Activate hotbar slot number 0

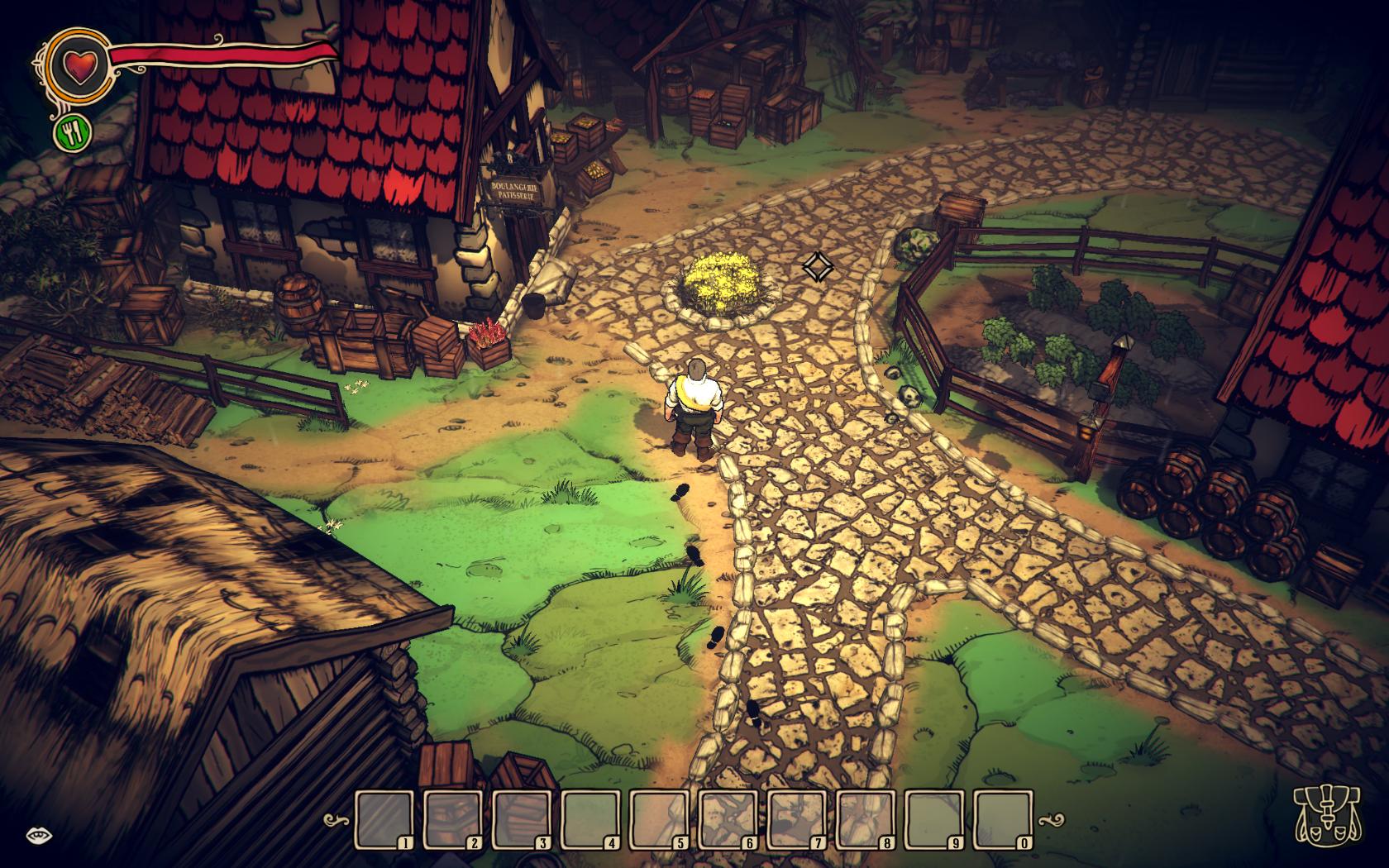[1005, 820]
